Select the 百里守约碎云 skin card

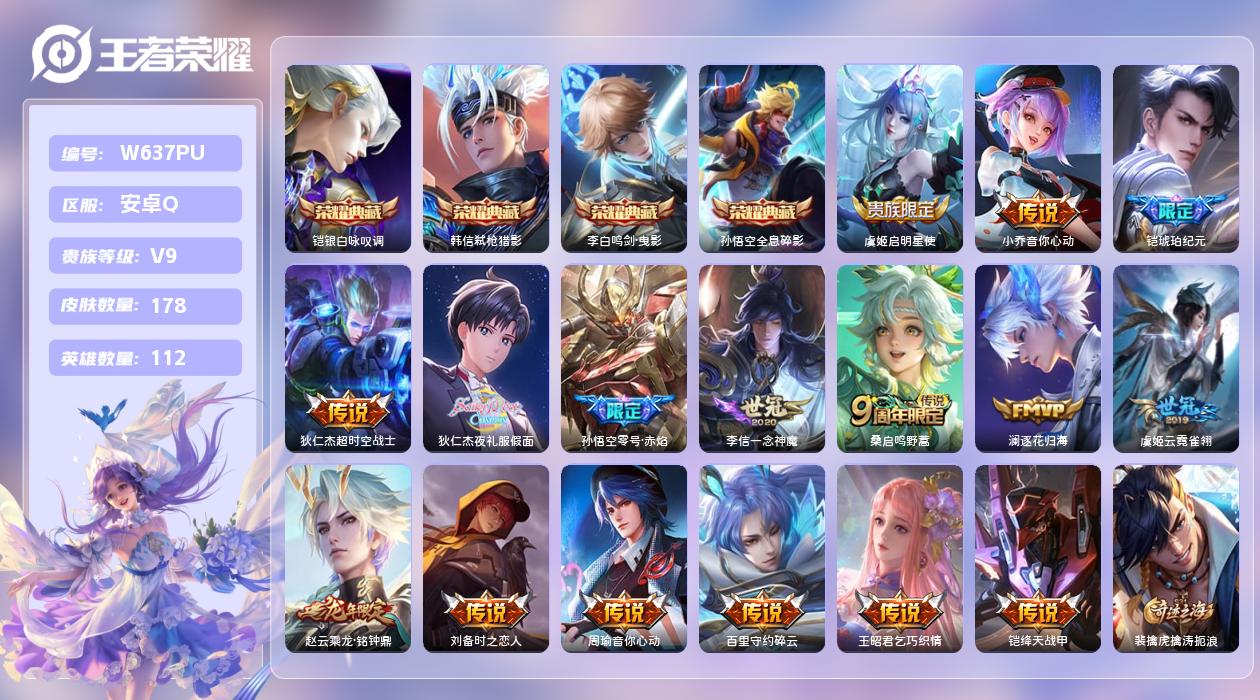pos(762,558)
